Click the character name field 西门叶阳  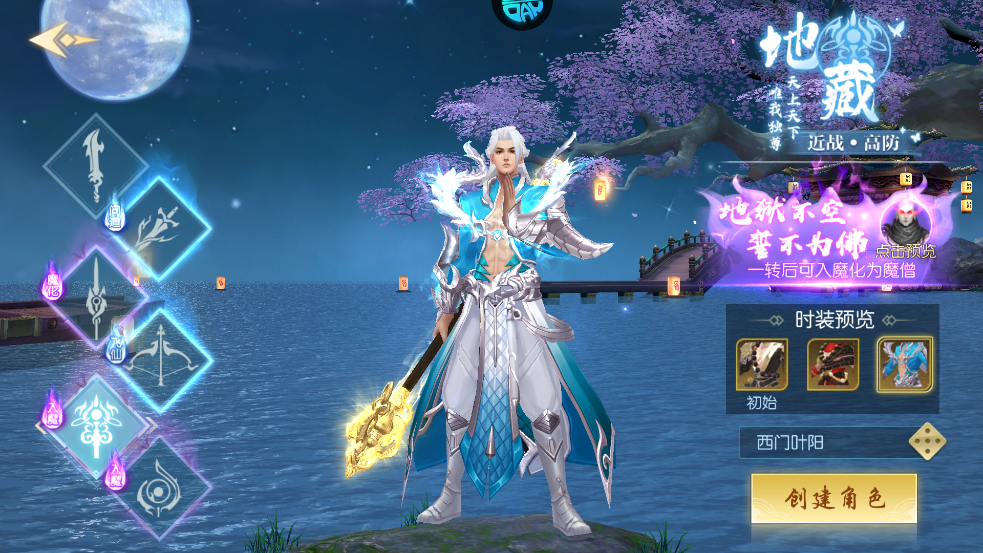(x=820, y=442)
